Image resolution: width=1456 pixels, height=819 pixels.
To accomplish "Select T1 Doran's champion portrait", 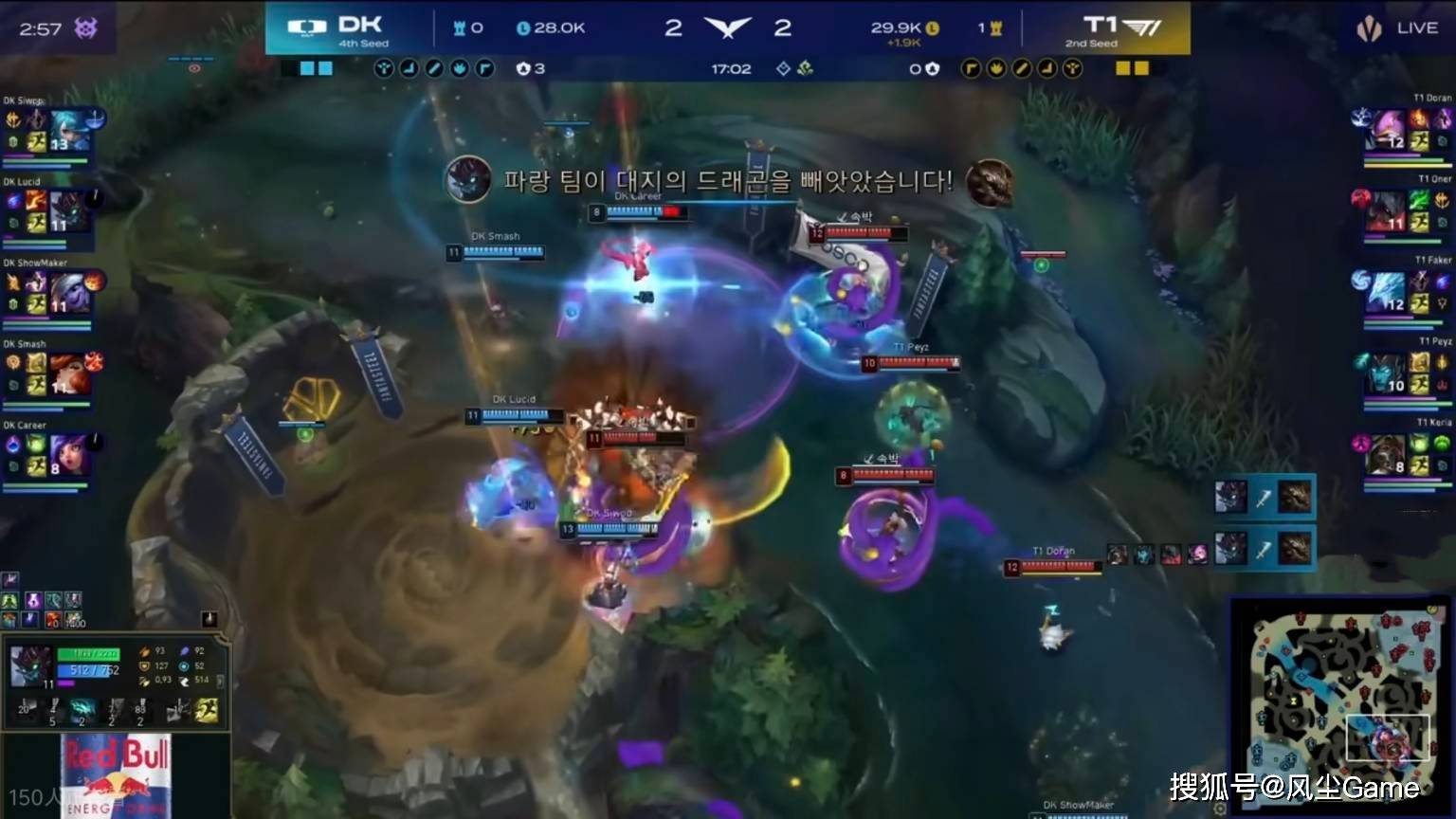I will click(x=1386, y=131).
